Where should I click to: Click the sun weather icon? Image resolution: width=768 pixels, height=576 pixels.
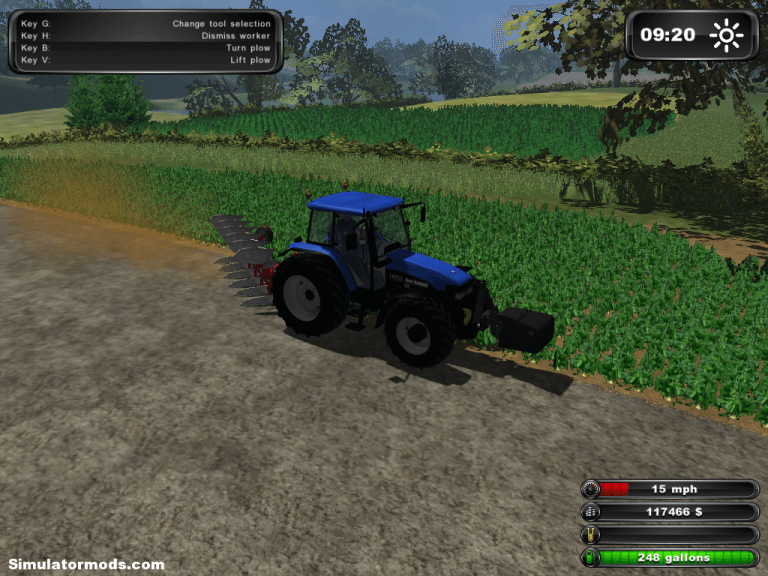pyautogui.click(x=727, y=36)
